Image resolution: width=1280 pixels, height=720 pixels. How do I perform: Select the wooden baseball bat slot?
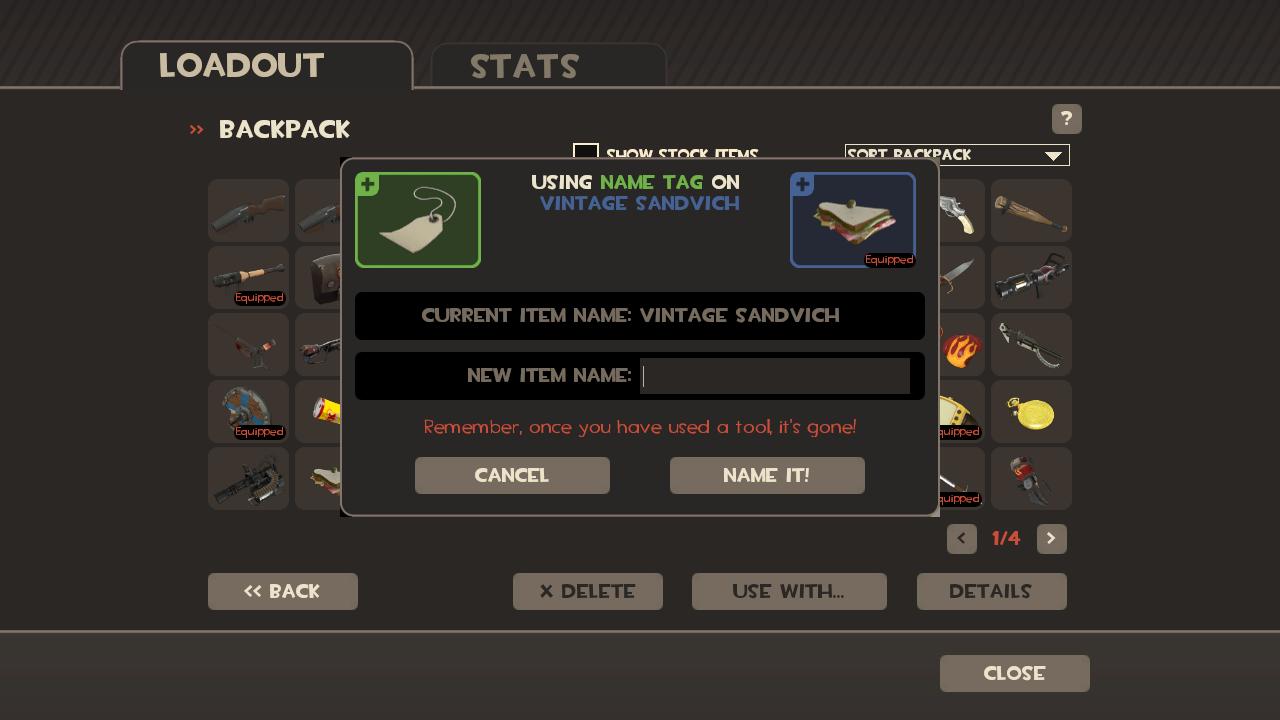pos(1031,211)
